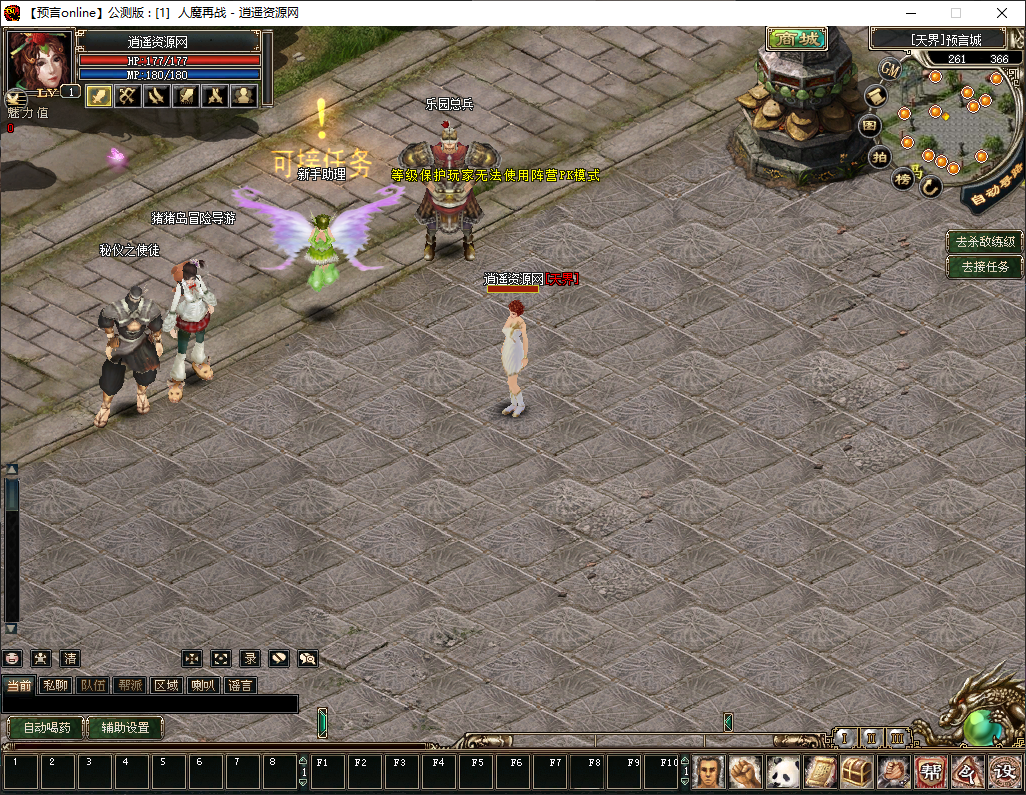Viewport: 1026px width, 795px height.
Task: Switch to the 私聊 chat tab
Action: pos(55,685)
